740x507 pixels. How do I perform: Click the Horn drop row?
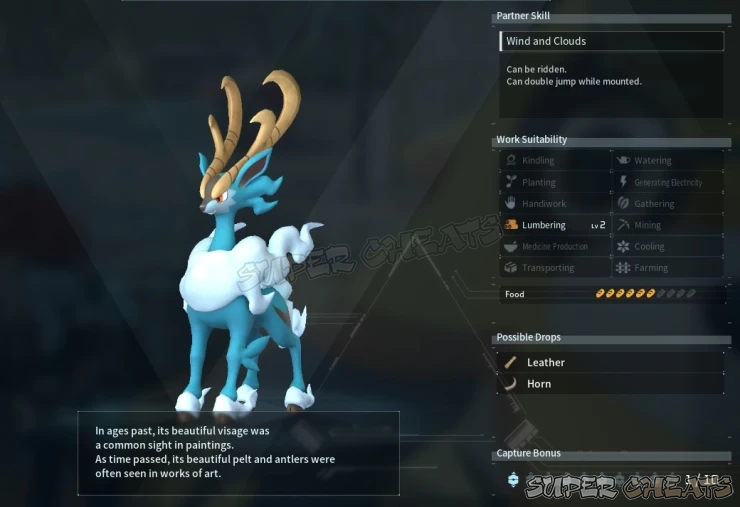point(611,384)
